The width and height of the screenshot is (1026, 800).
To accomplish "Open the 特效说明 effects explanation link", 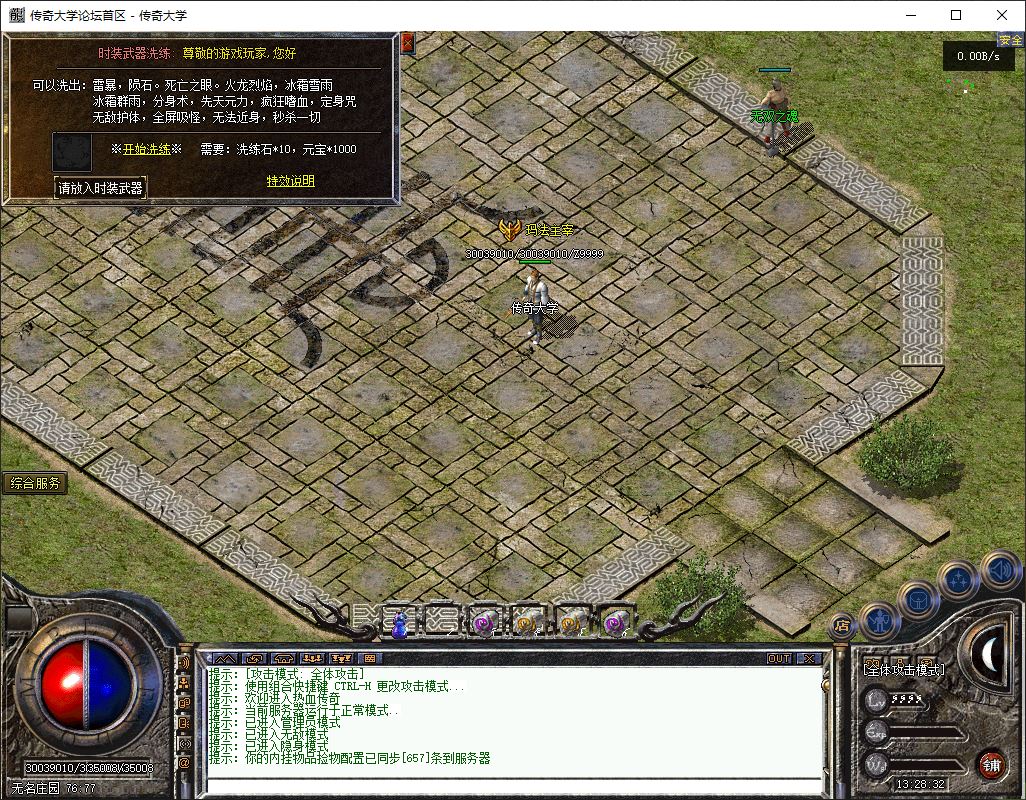I will coord(290,181).
